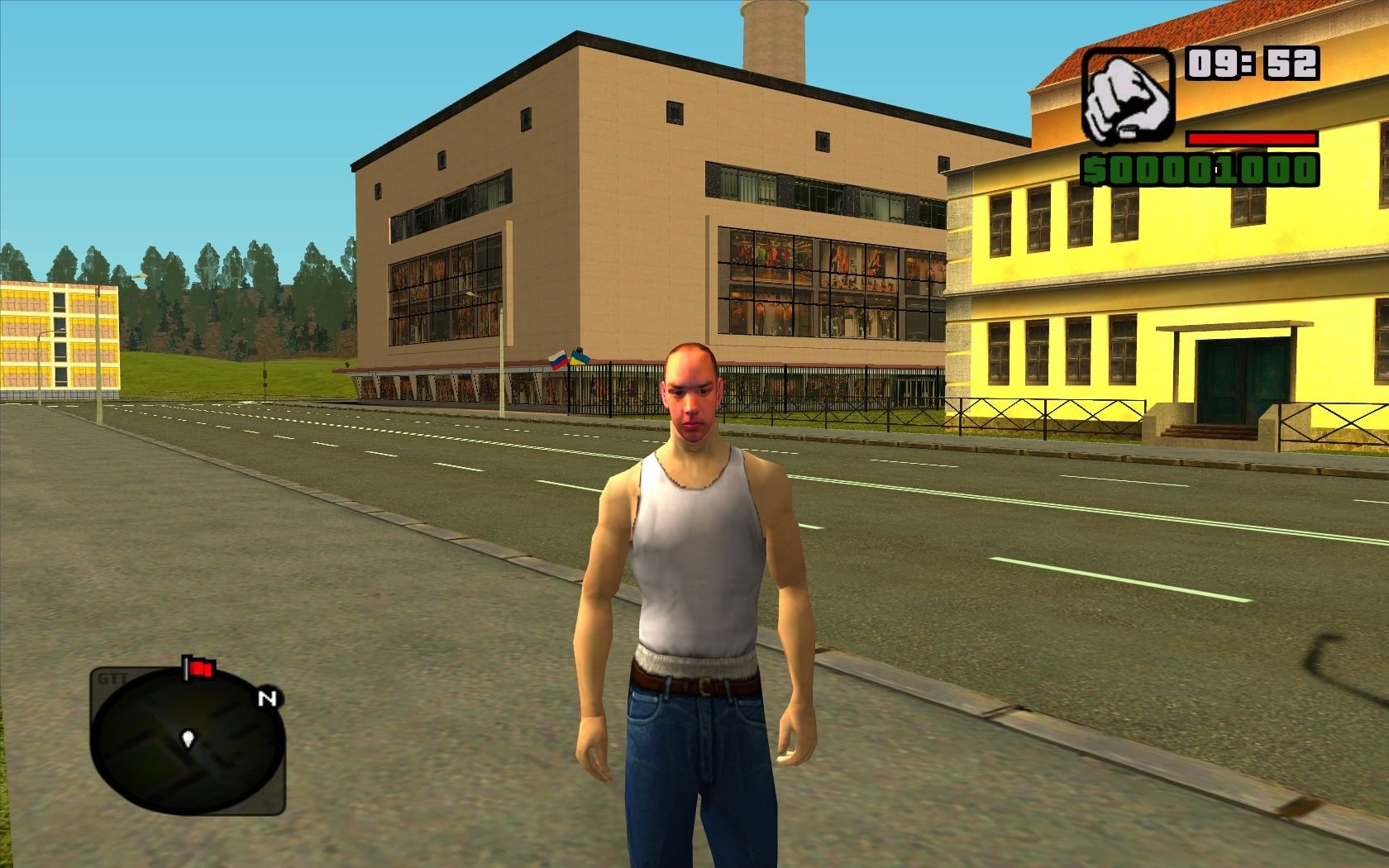The height and width of the screenshot is (868, 1389).
Task: Click the north N indicator on radar
Action: click(266, 699)
